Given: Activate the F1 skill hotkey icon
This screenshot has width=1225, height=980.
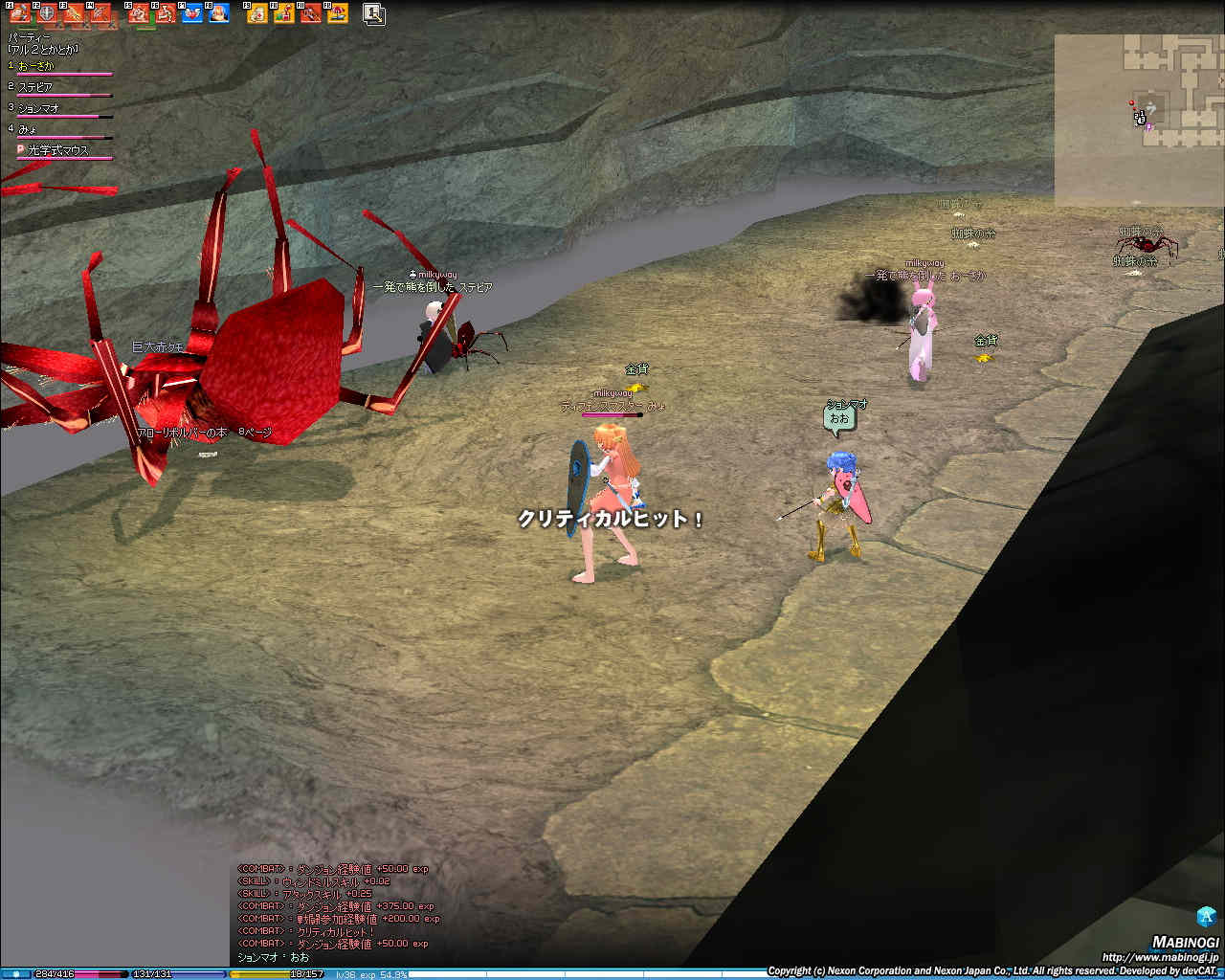Looking at the screenshot, I should tap(20, 13).
